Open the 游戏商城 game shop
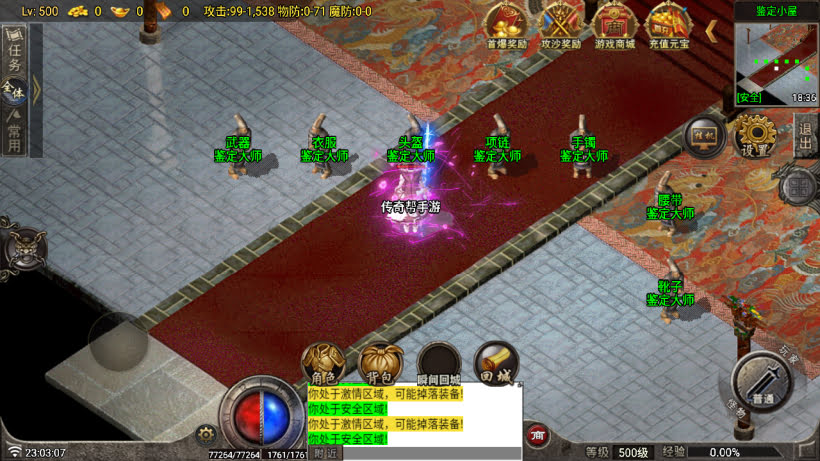This screenshot has height=461, width=820. [x=615, y=24]
